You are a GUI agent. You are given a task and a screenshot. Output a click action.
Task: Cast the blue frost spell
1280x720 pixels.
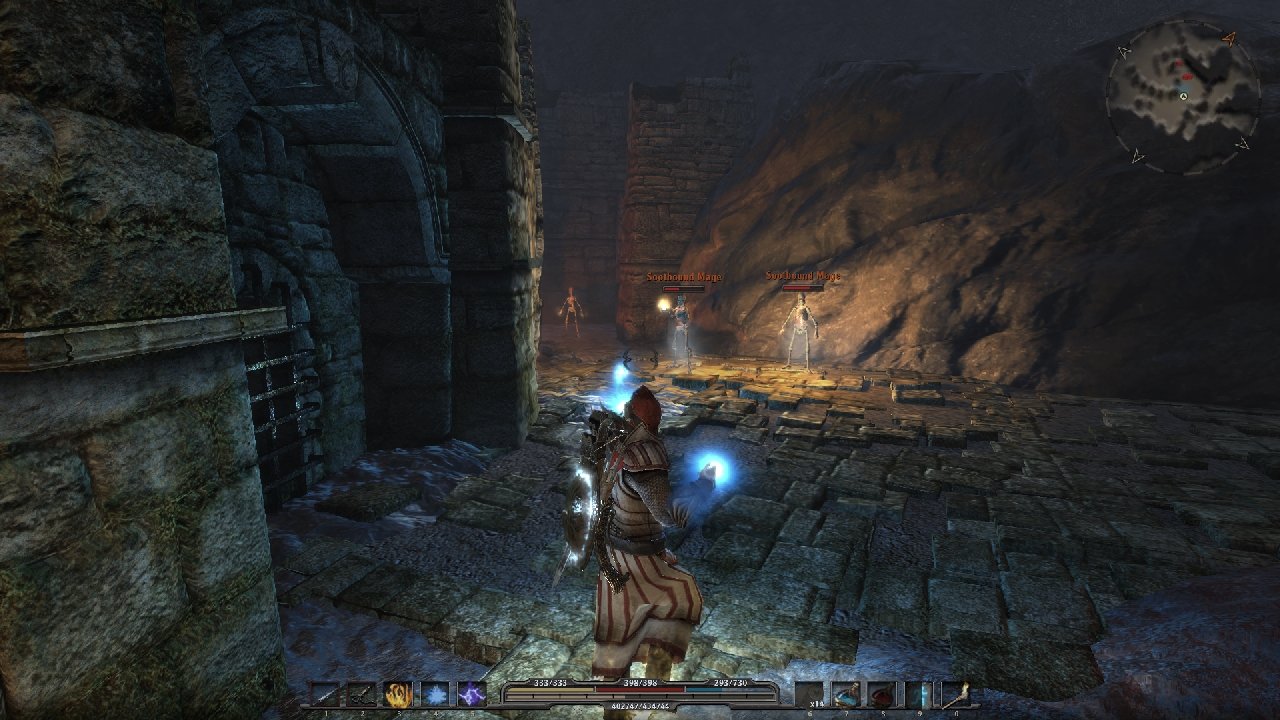[x=434, y=694]
